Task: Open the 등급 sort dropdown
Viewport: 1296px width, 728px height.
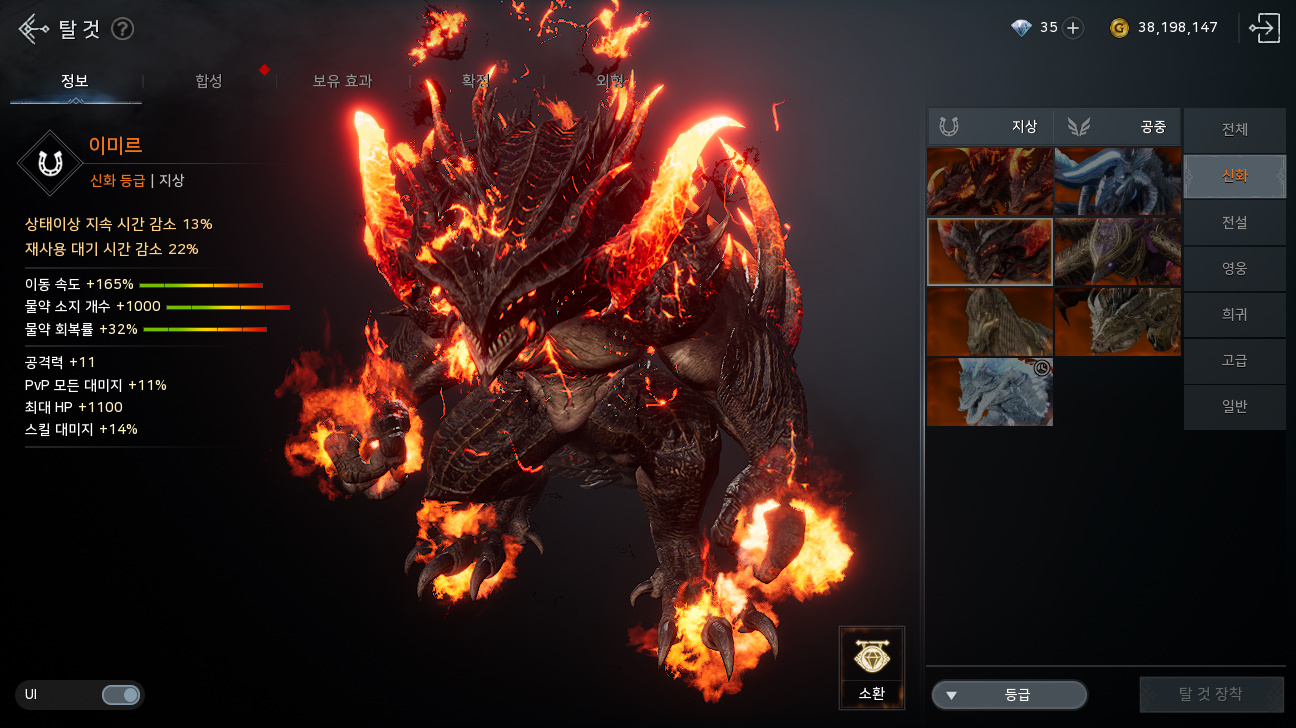Action: tap(1009, 695)
